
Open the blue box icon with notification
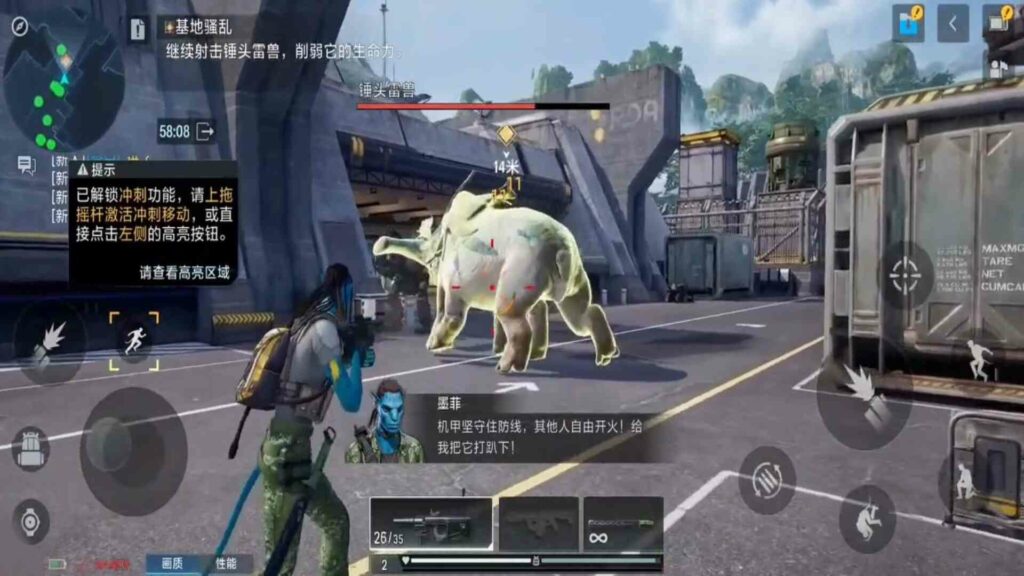pos(909,23)
